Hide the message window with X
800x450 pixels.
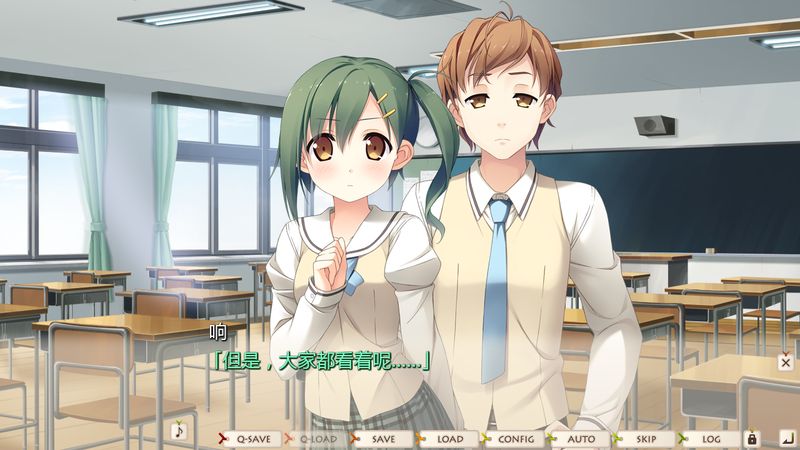(x=786, y=362)
